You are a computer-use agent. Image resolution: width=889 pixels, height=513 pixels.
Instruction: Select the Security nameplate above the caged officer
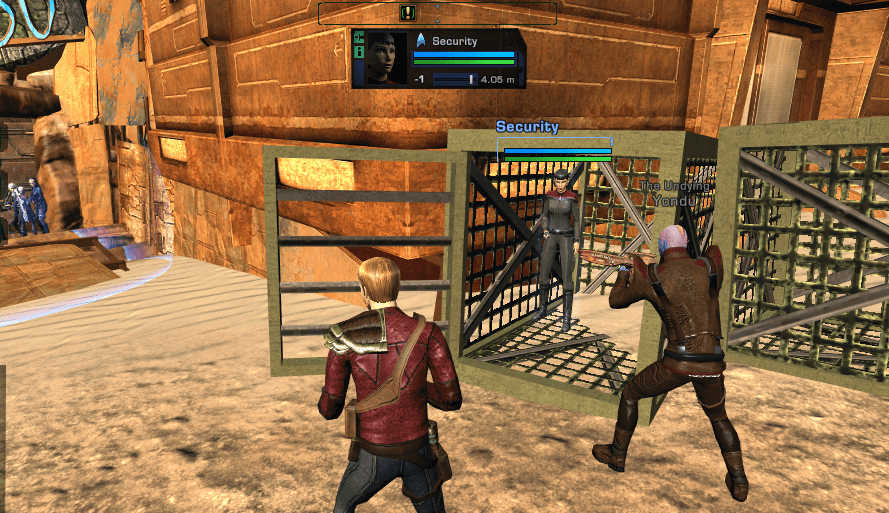tap(527, 127)
